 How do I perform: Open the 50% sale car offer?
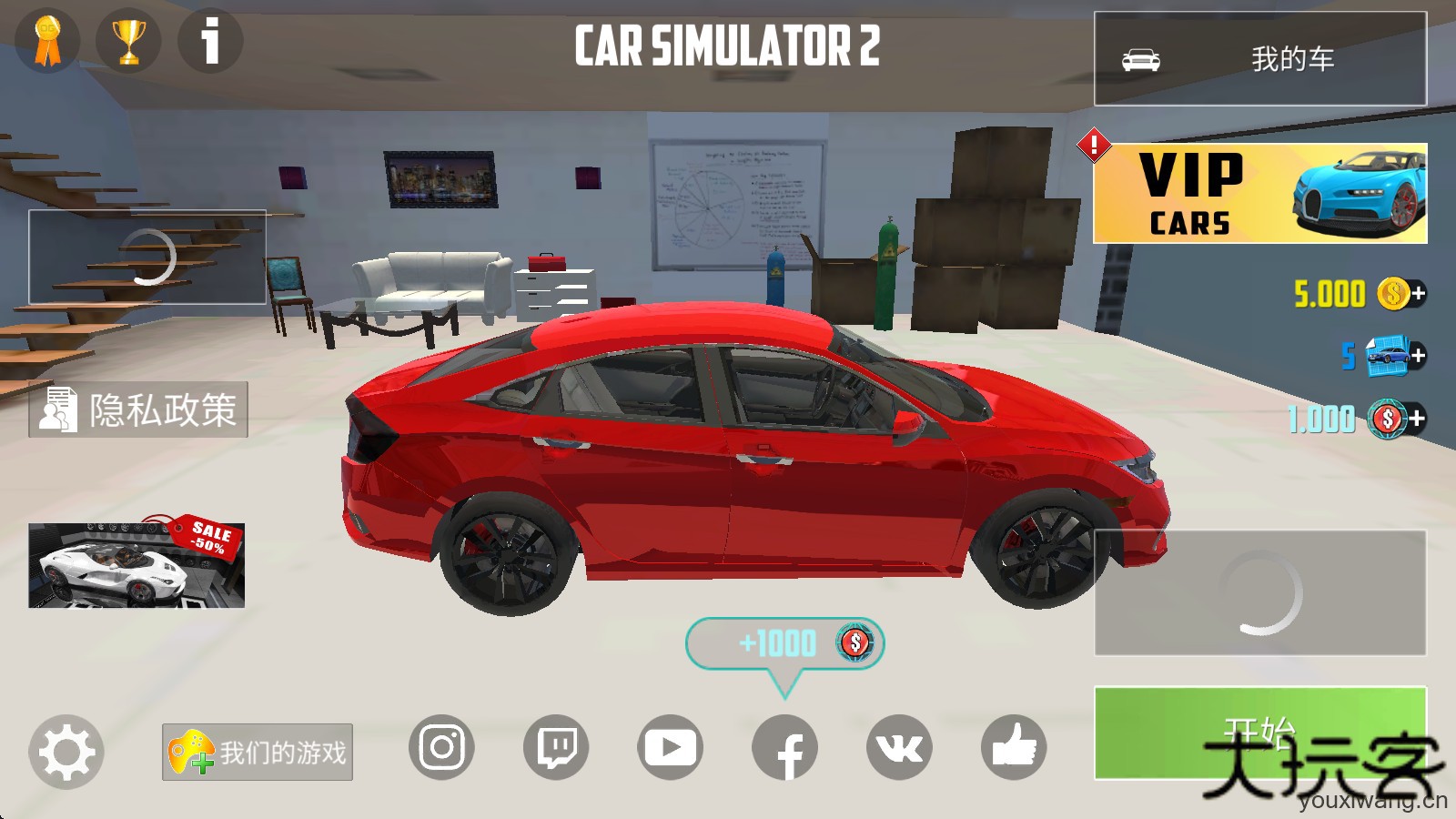coord(136,564)
